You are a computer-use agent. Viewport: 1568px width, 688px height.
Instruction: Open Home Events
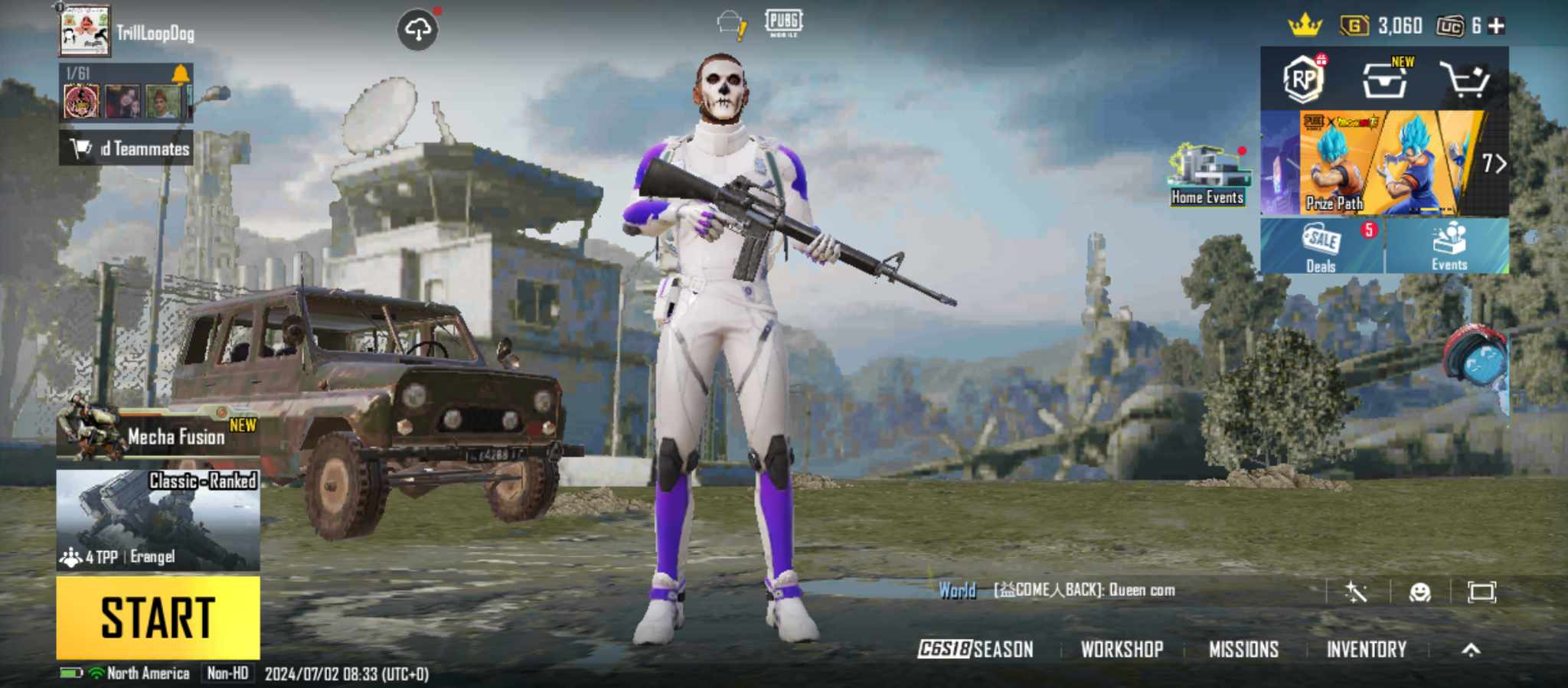coord(1207,176)
